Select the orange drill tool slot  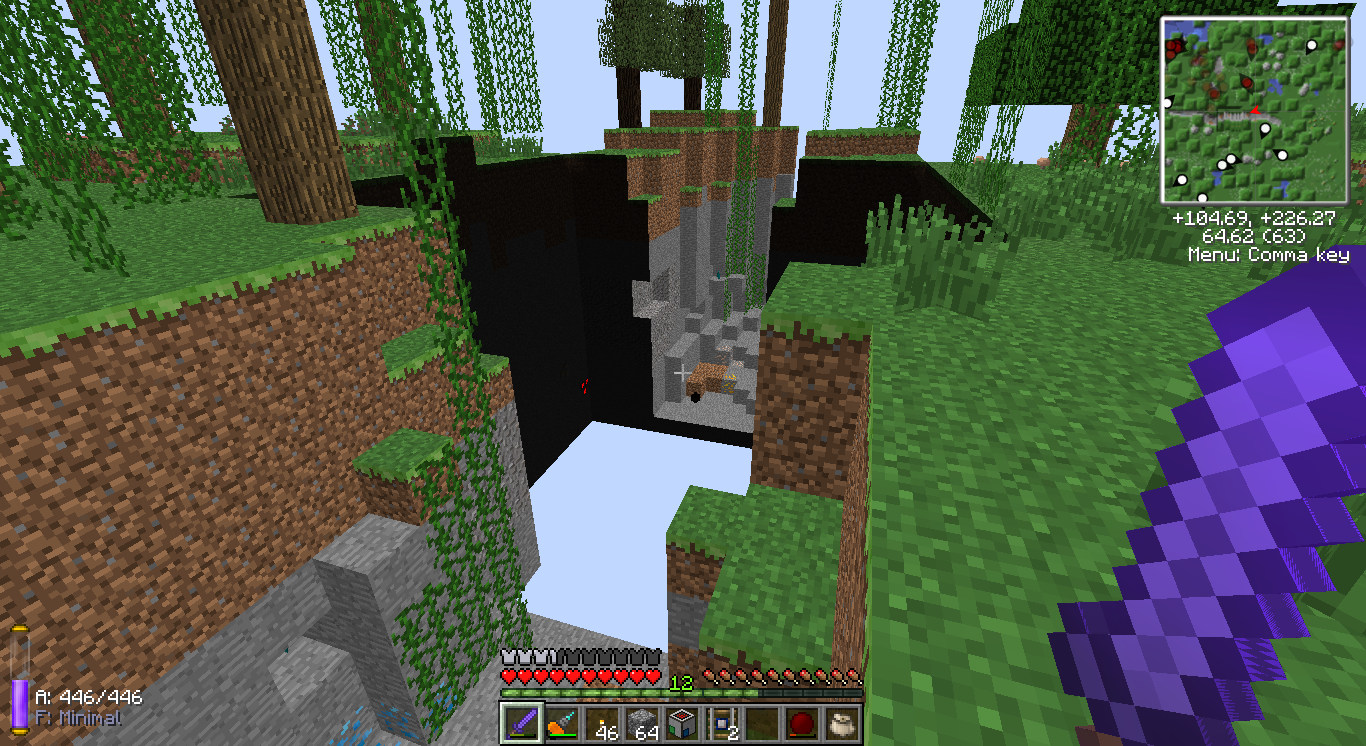(x=561, y=723)
